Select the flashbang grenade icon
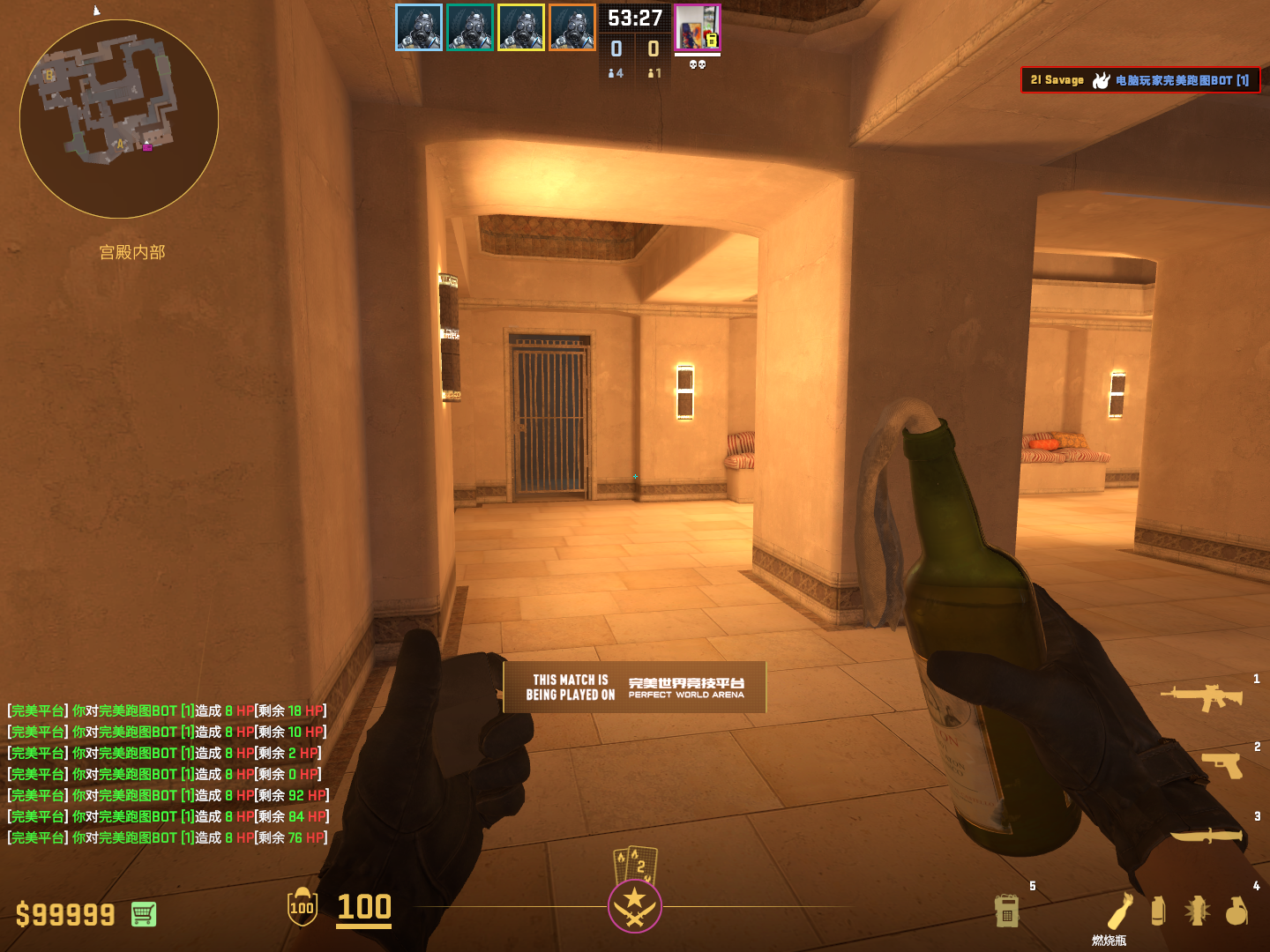Viewport: 1270px width, 952px height. pyautogui.click(x=1197, y=911)
